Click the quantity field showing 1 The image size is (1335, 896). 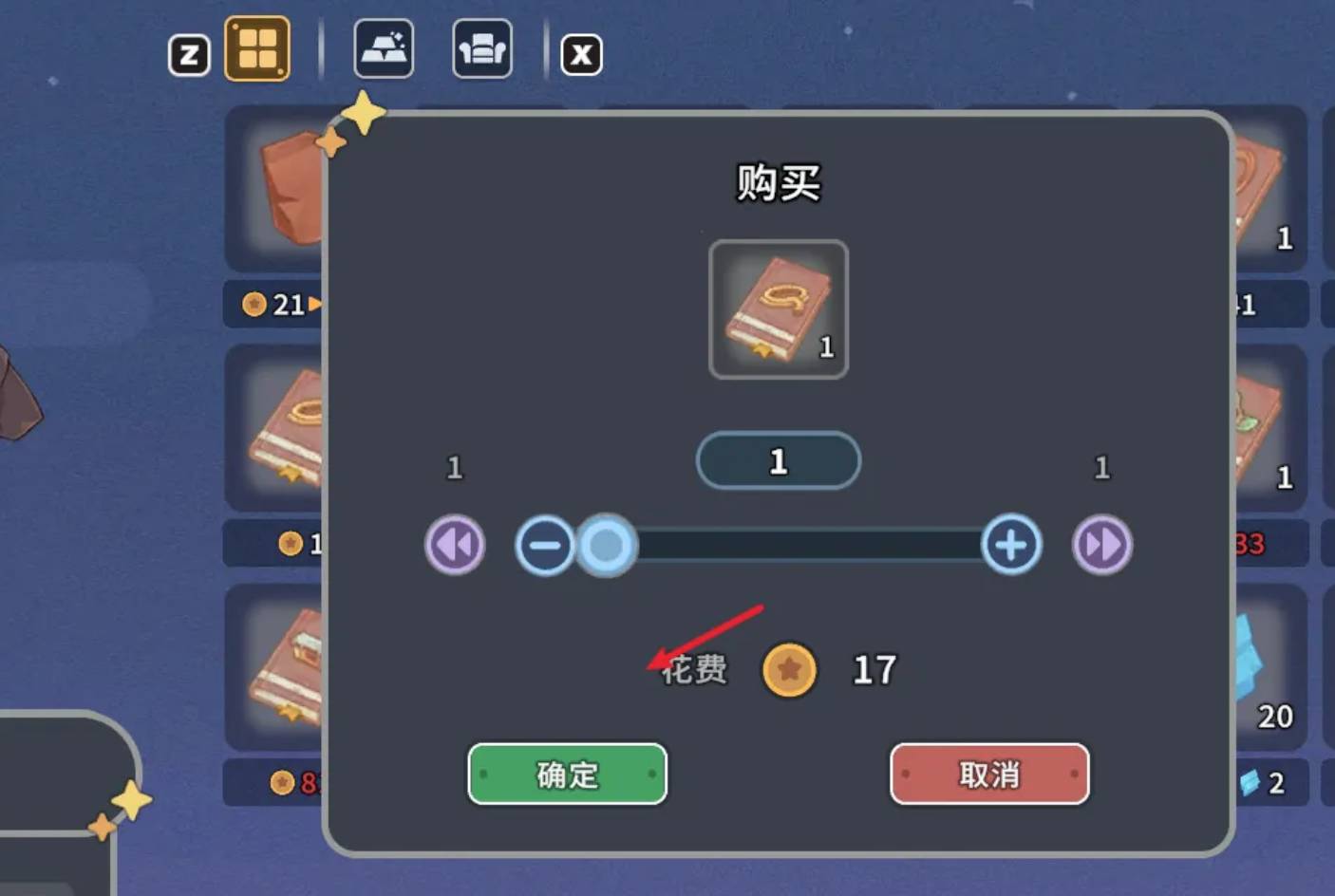pyautogui.click(x=778, y=461)
